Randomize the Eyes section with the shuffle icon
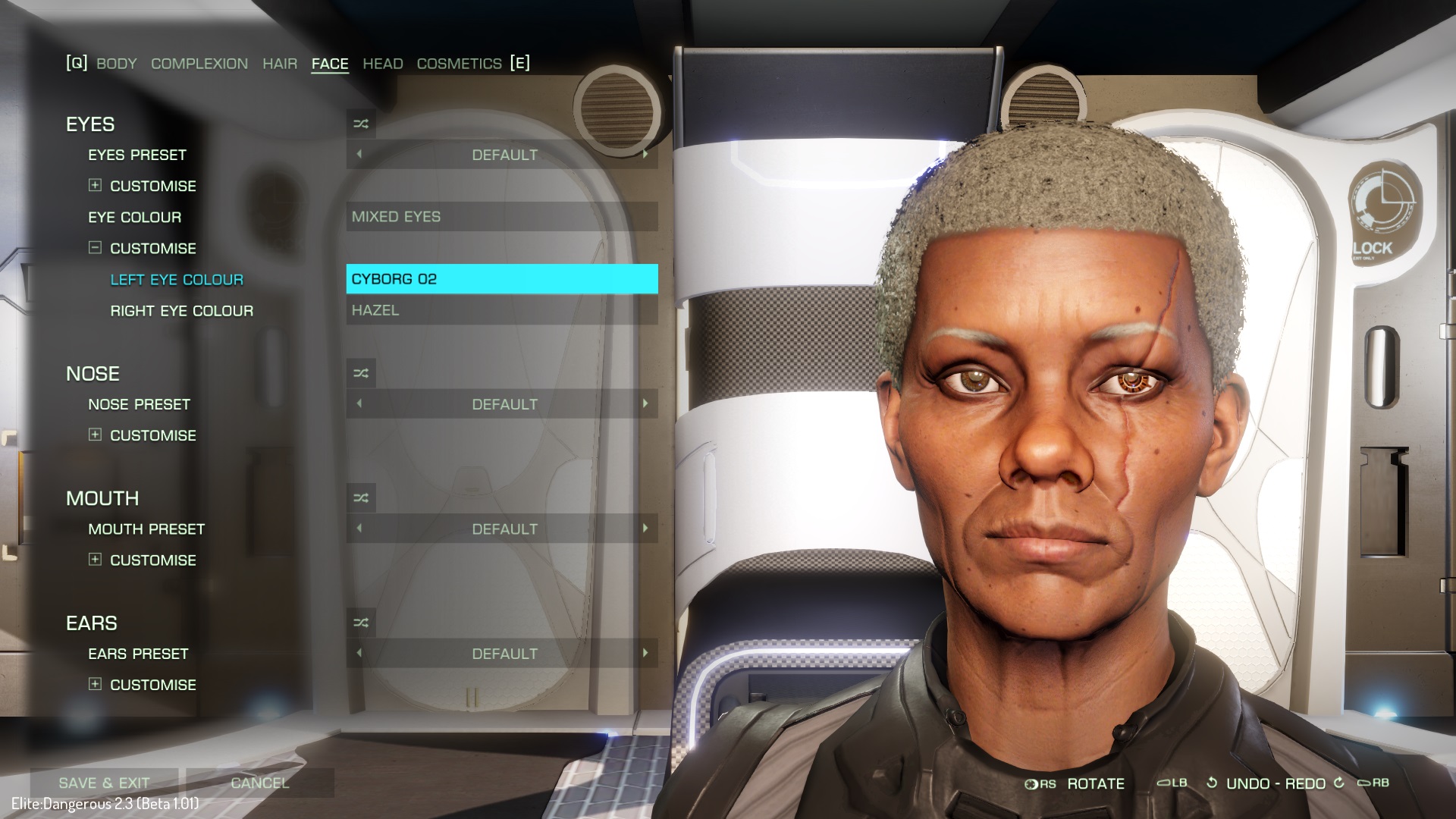 [x=361, y=124]
